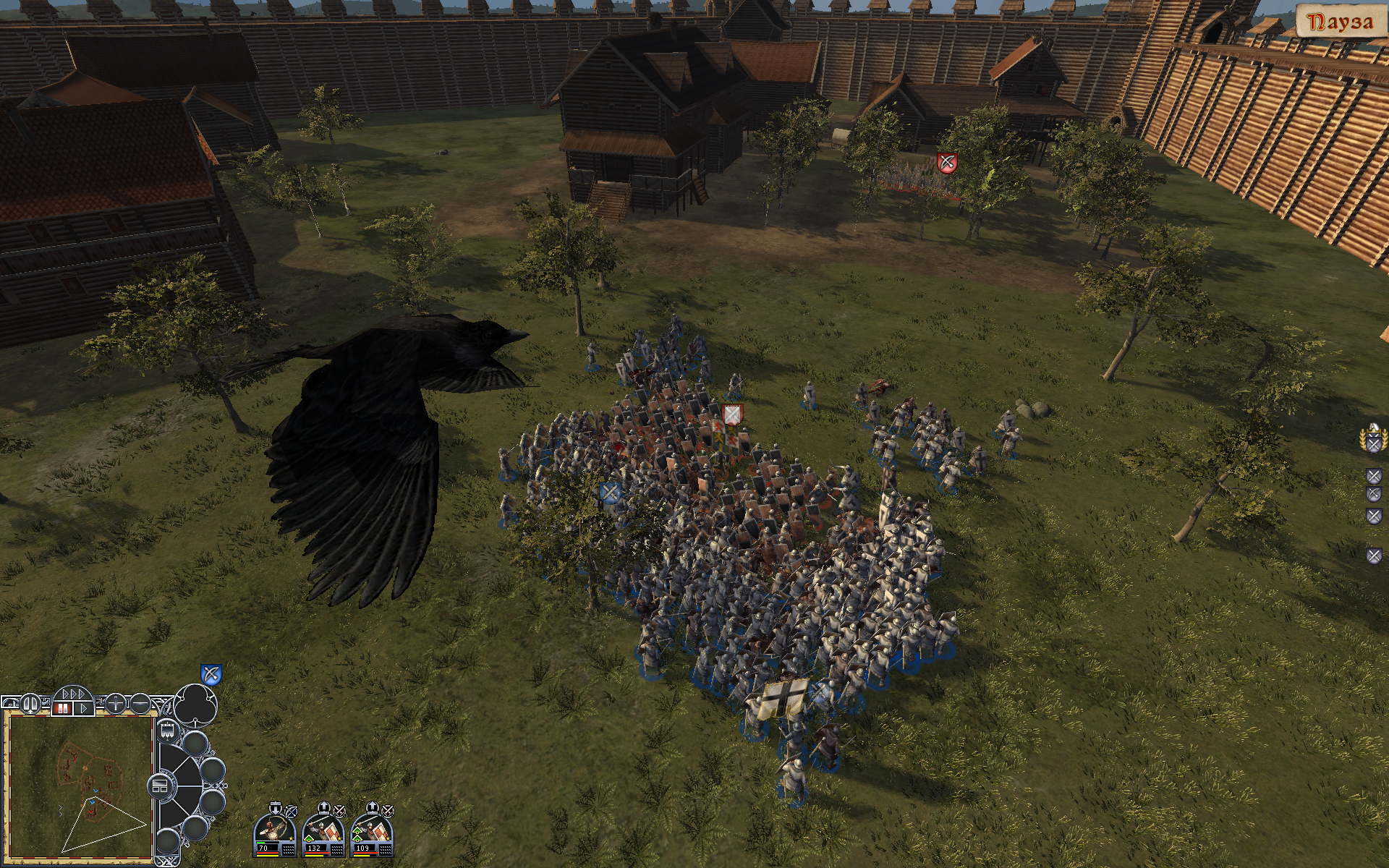
Task: Select the red-white shield banner marker in melee
Action: point(733,414)
